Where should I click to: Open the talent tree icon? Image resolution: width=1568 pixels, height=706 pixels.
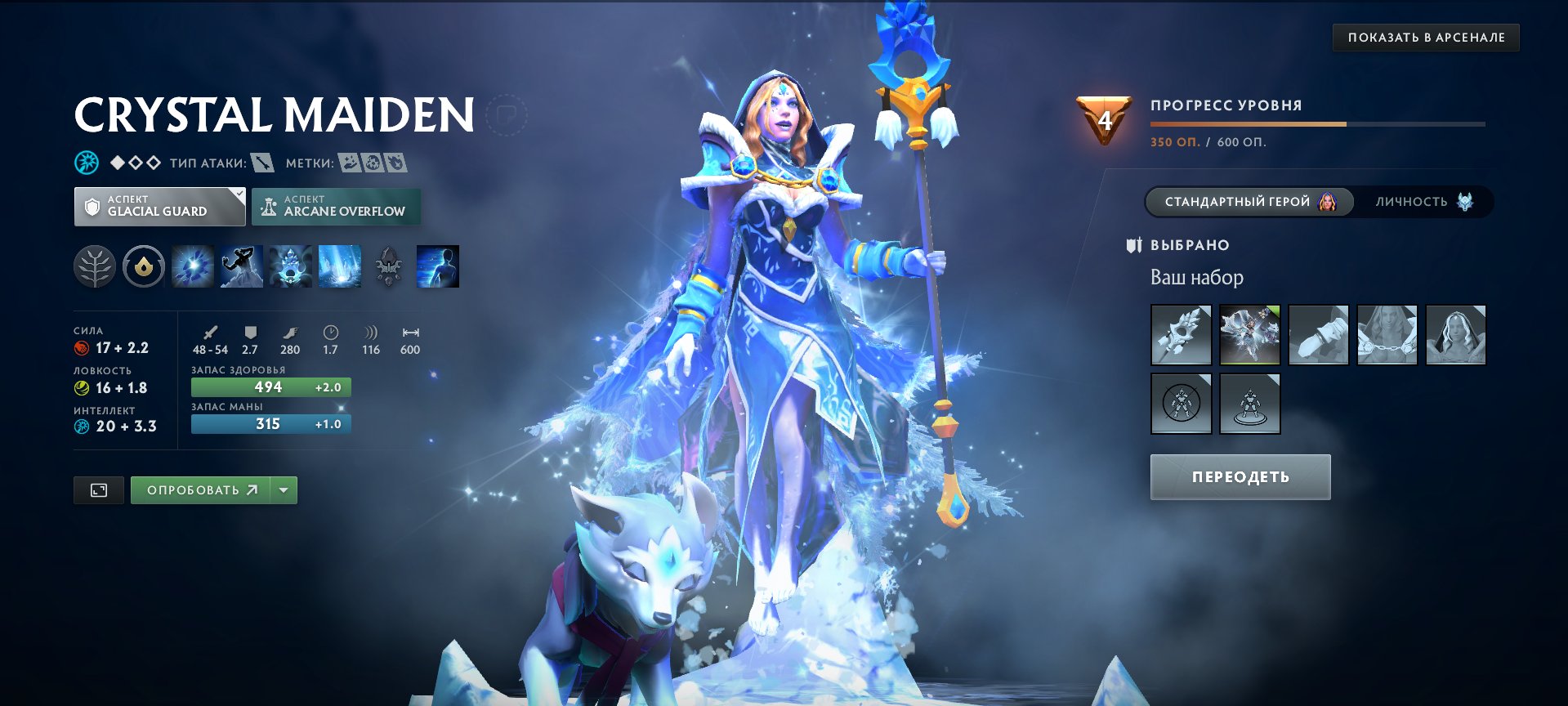pos(95,265)
